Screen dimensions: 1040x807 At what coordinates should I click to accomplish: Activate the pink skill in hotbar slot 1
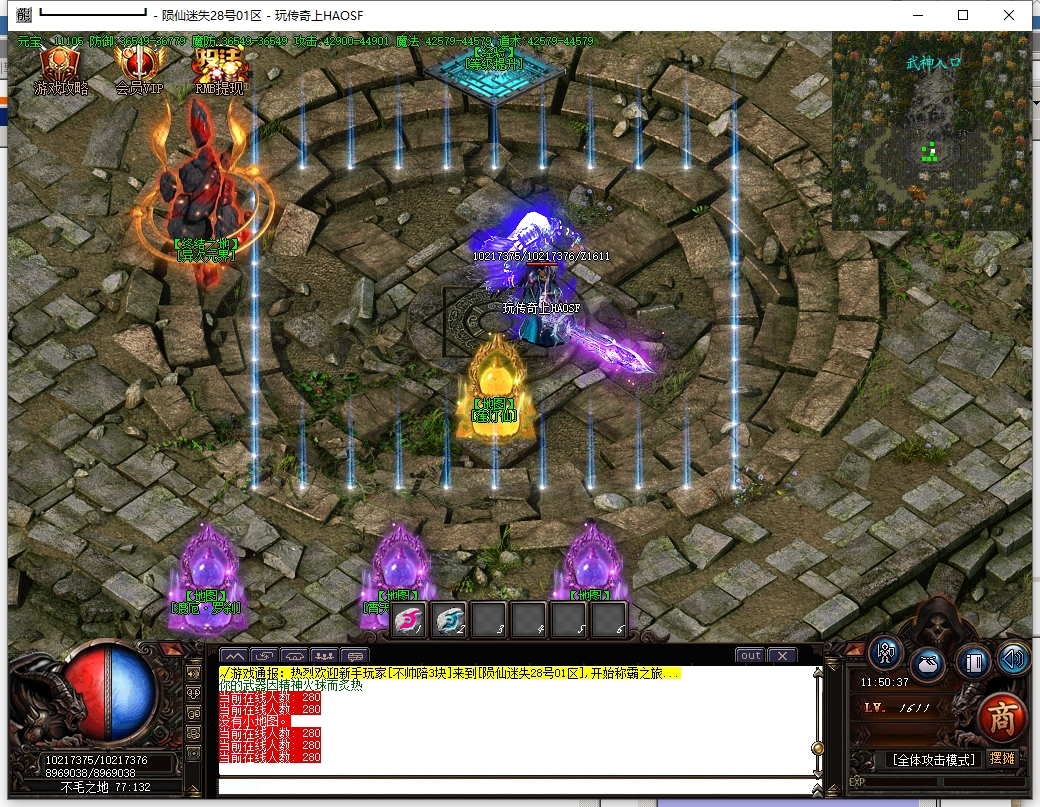click(x=408, y=620)
